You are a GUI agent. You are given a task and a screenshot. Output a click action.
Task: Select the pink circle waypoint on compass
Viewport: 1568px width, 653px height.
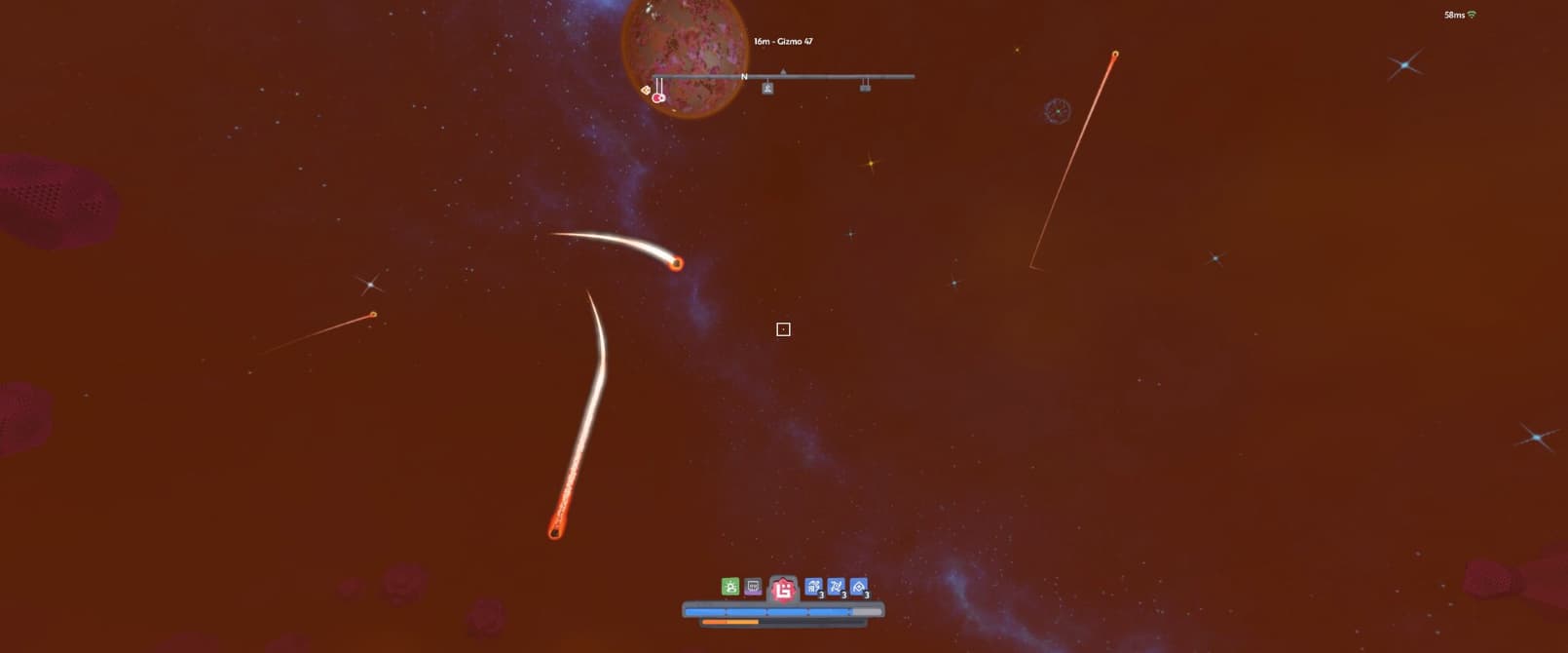[x=658, y=97]
